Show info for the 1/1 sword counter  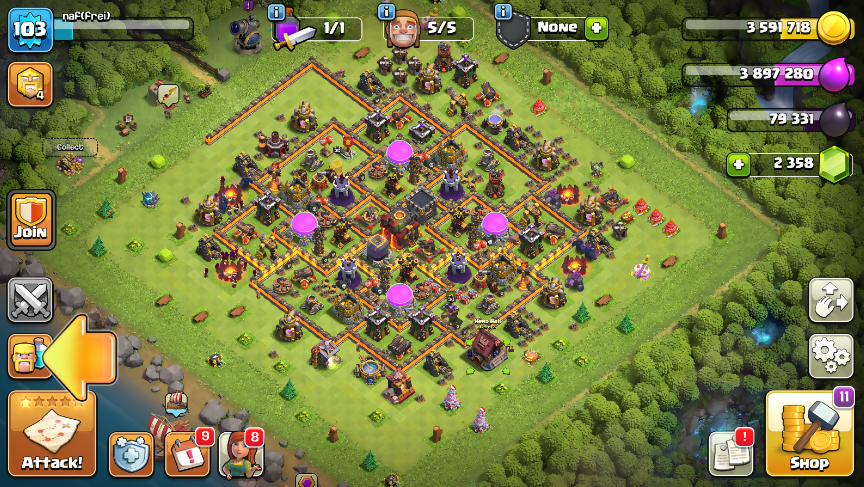(x=277, y=12)
